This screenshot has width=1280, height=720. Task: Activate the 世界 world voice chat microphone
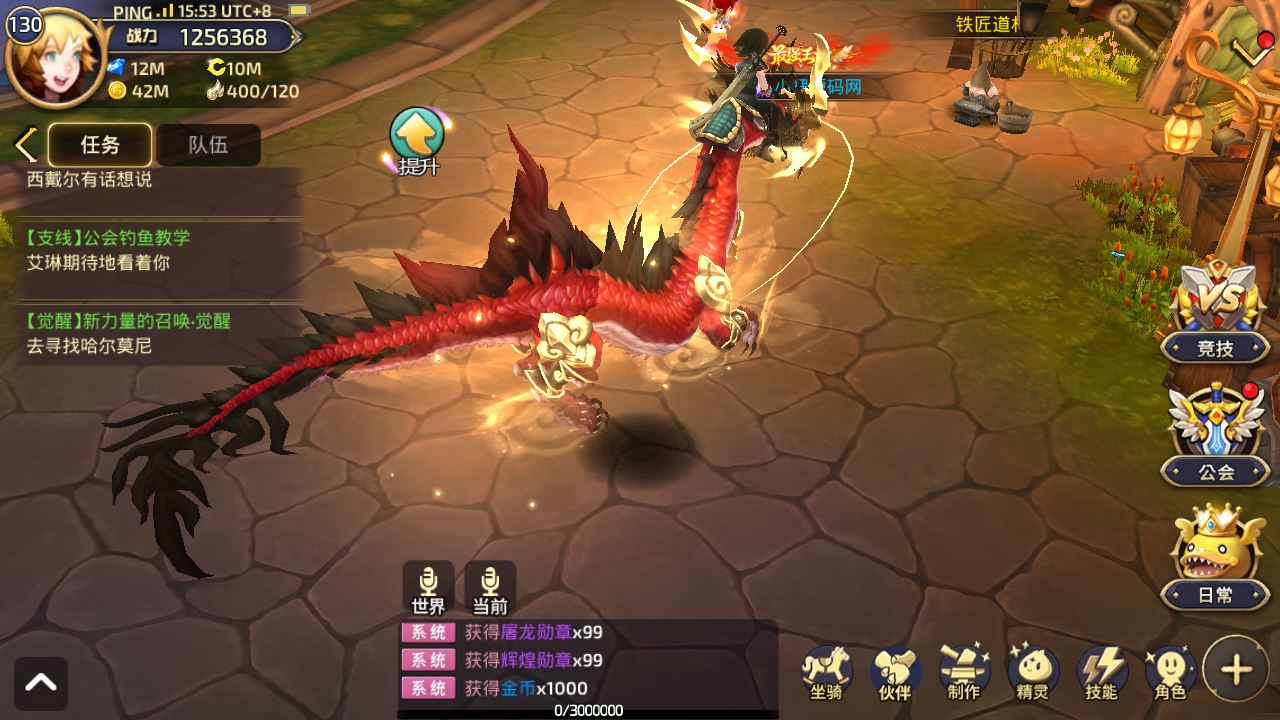point(428,588)
